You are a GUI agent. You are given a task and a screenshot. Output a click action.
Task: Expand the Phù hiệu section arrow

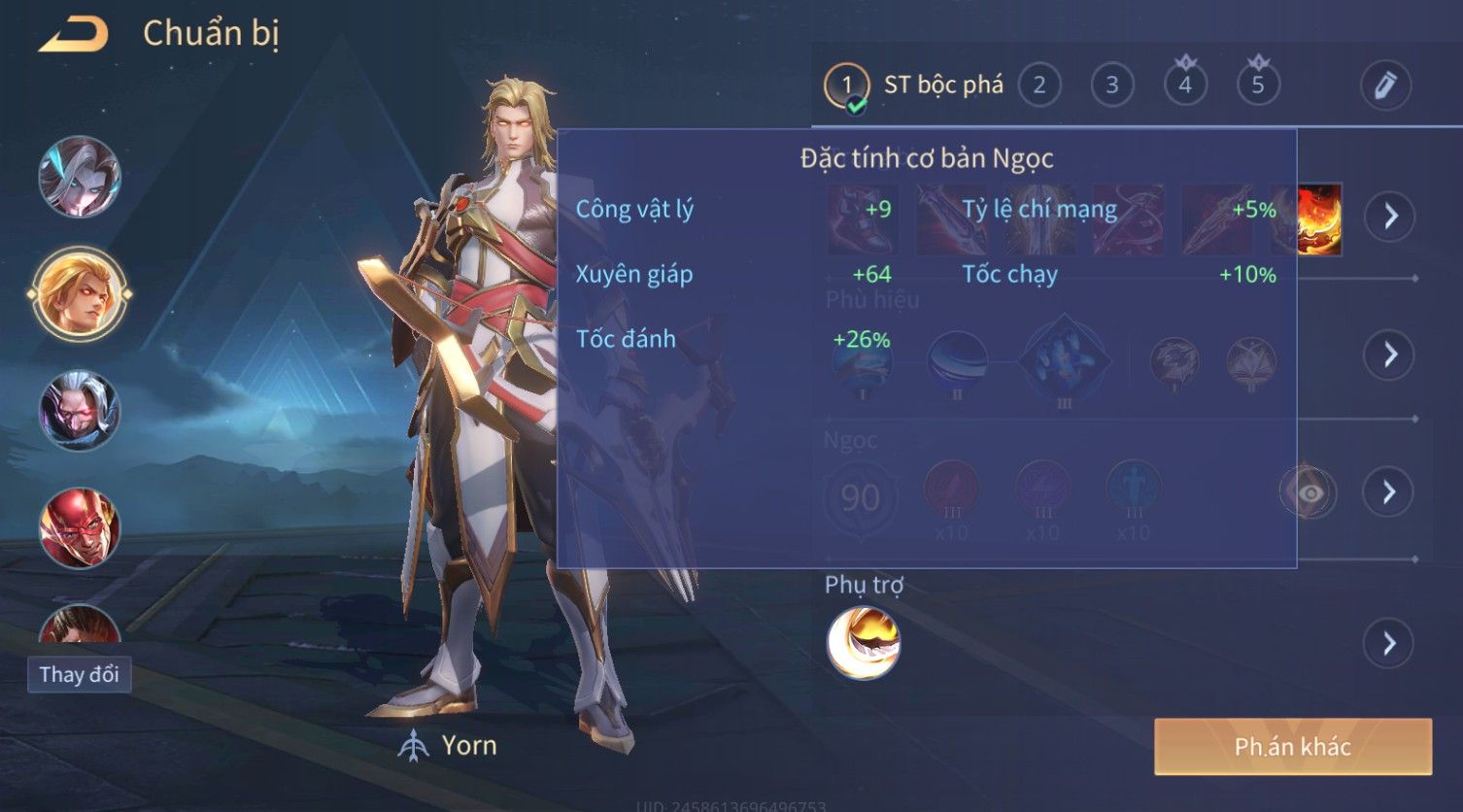(1390, 355)
